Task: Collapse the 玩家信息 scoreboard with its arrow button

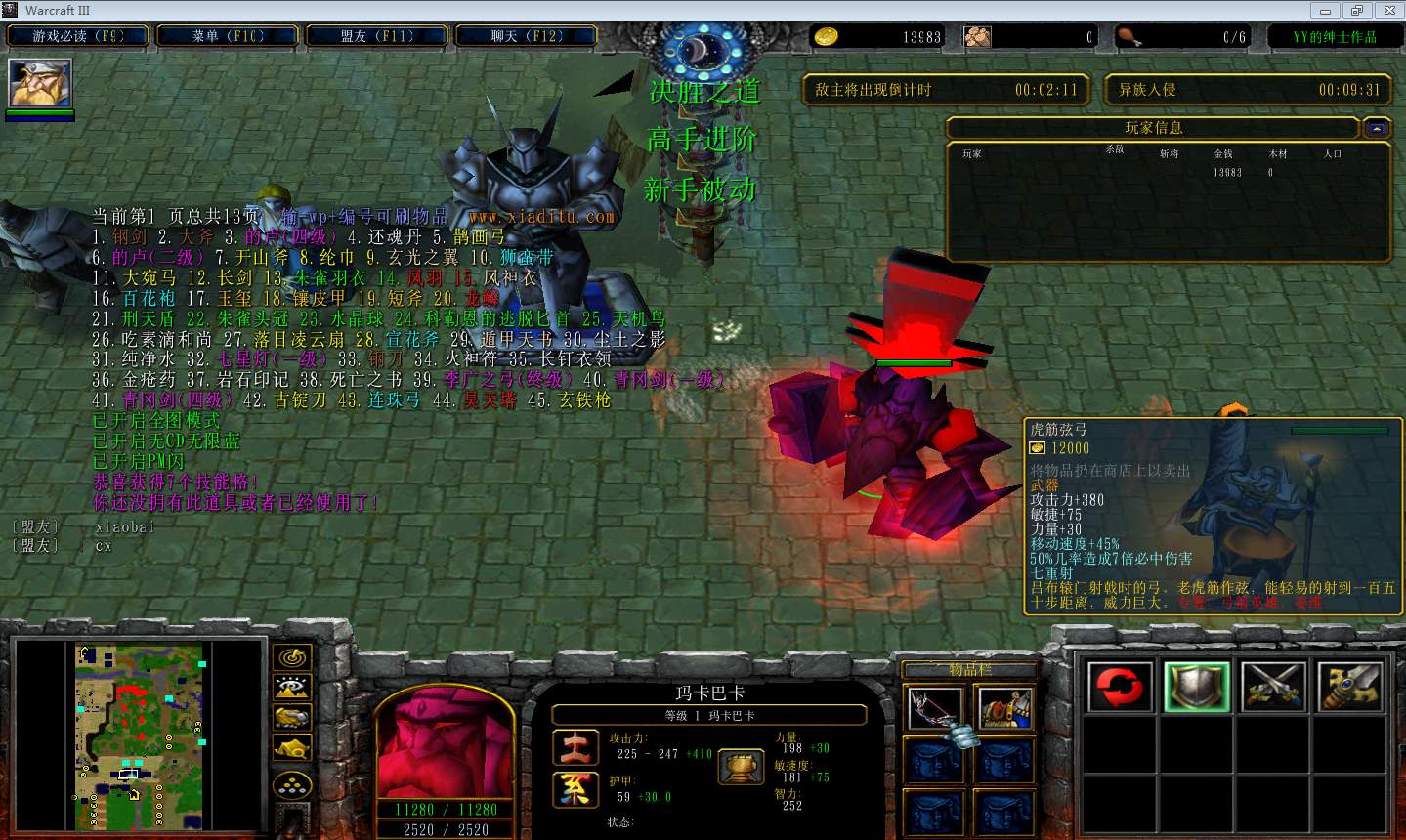Action: 1377,128
